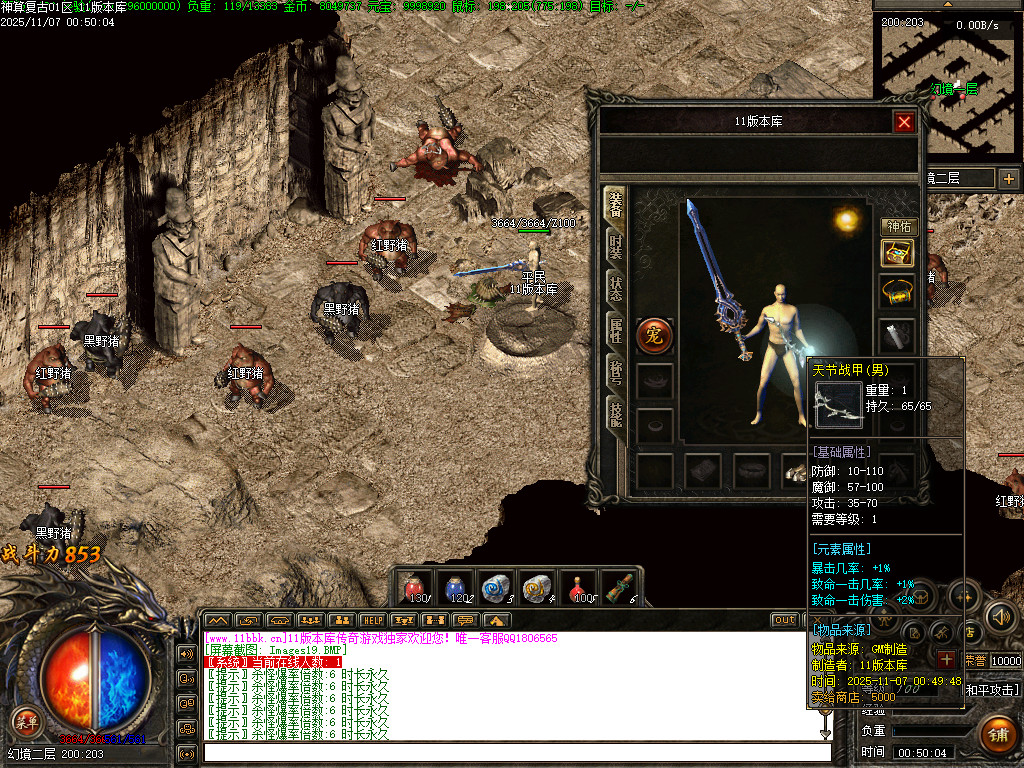Click the HELP button above chat

click(x=372, y=620)
